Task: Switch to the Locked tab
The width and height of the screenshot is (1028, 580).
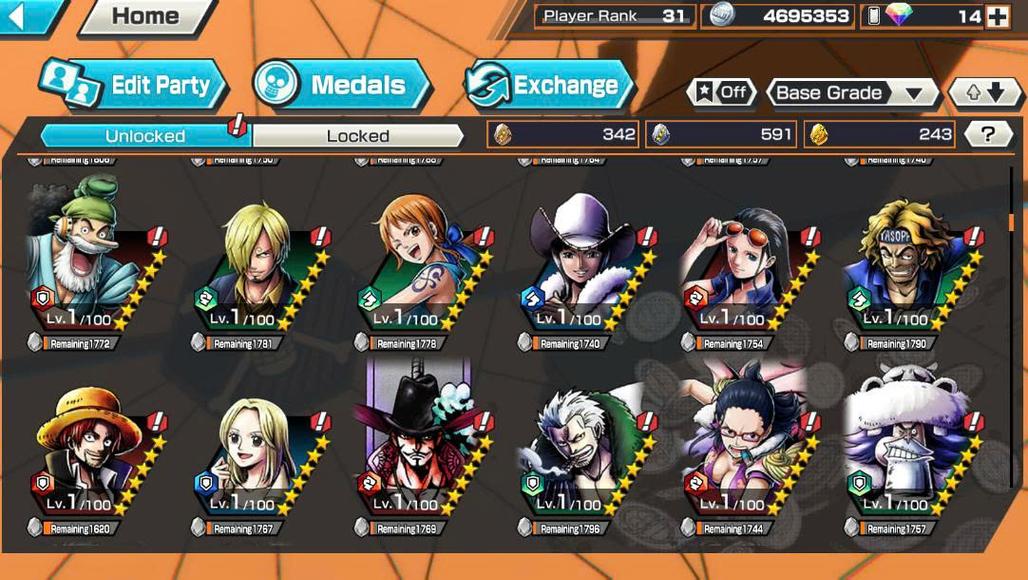Action: pos(357,136)
